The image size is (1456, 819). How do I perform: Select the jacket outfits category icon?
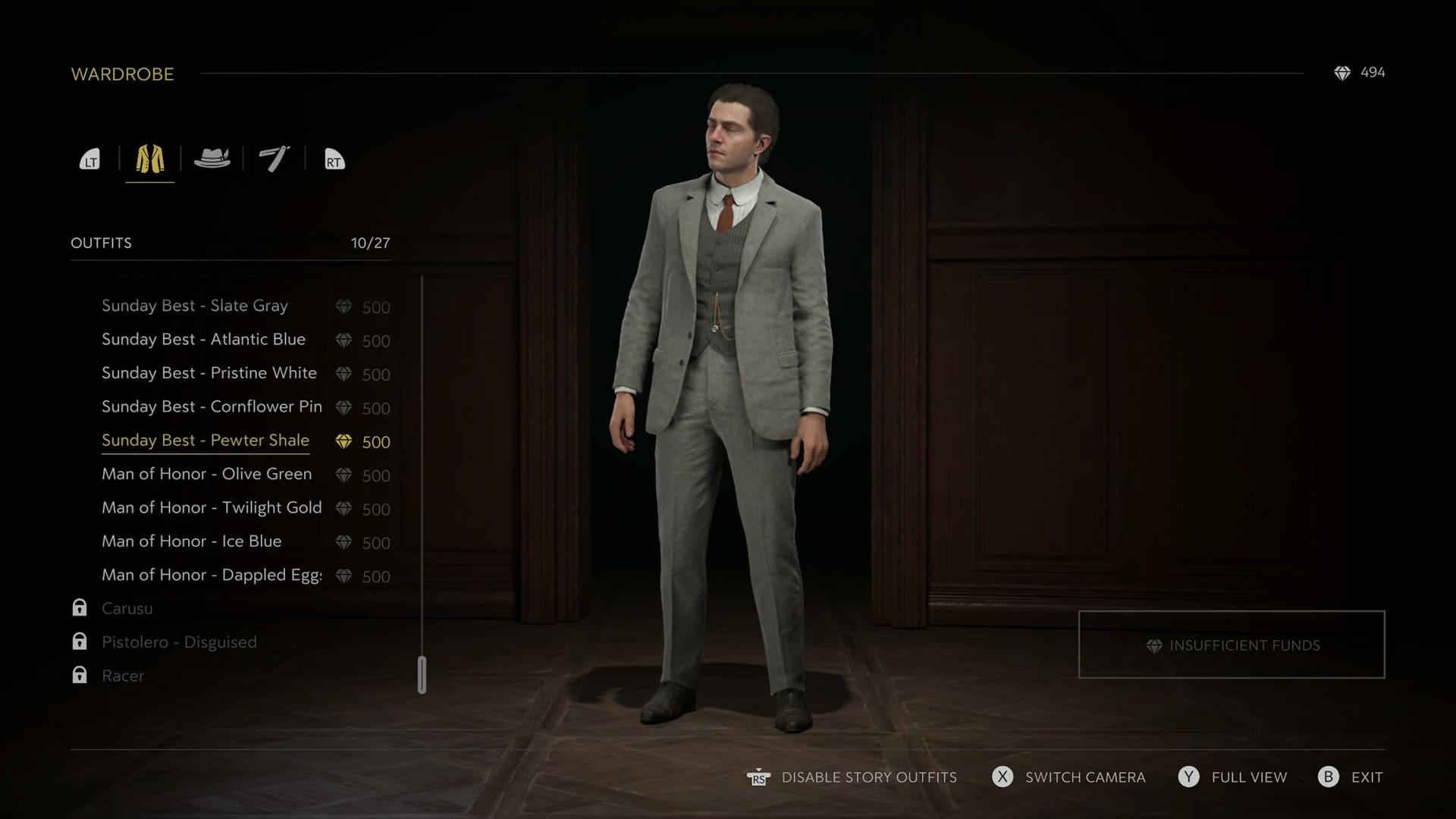pyautogui.click(x=149, y=158)
